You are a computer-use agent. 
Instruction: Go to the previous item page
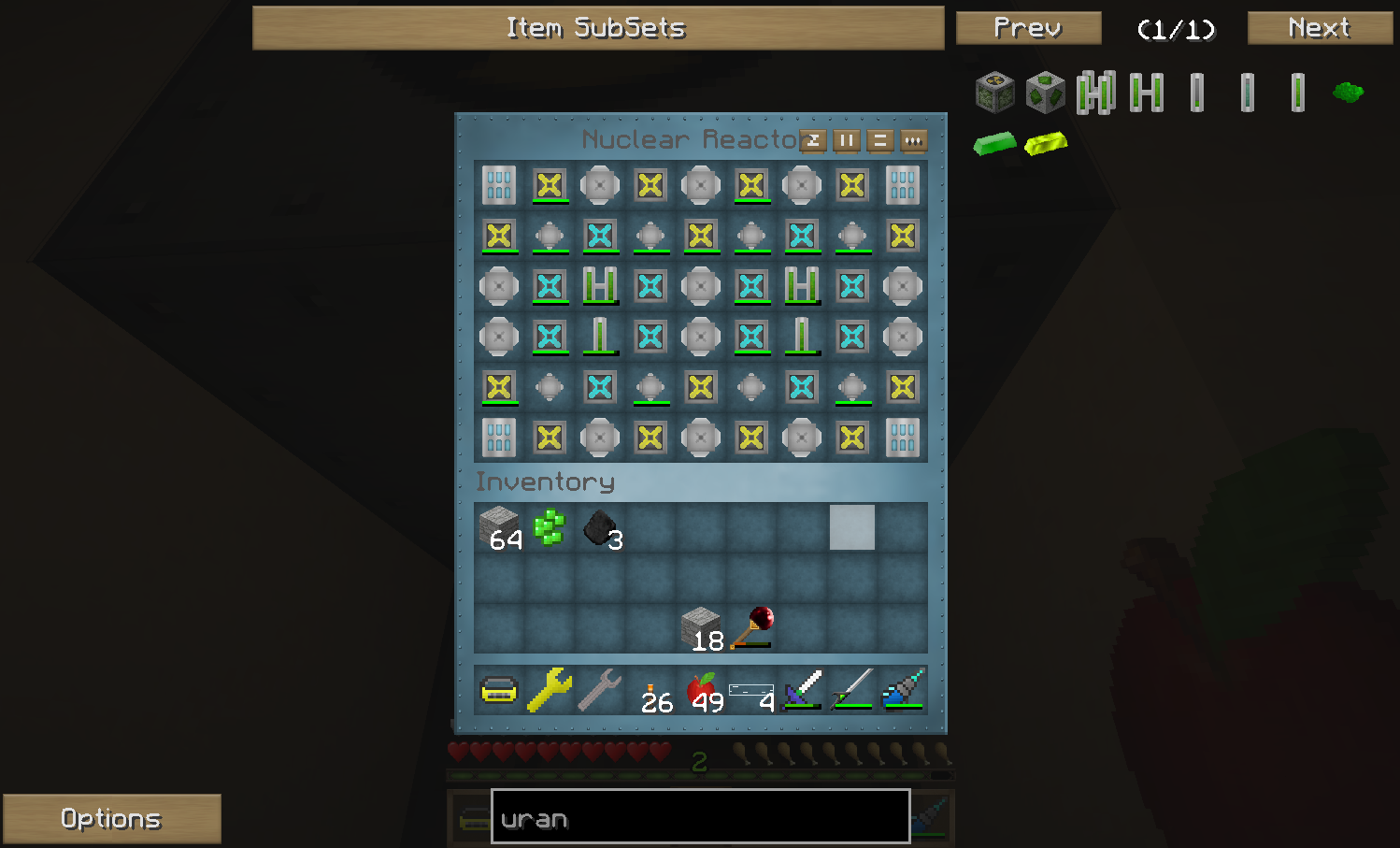(x=1028, y=28)
